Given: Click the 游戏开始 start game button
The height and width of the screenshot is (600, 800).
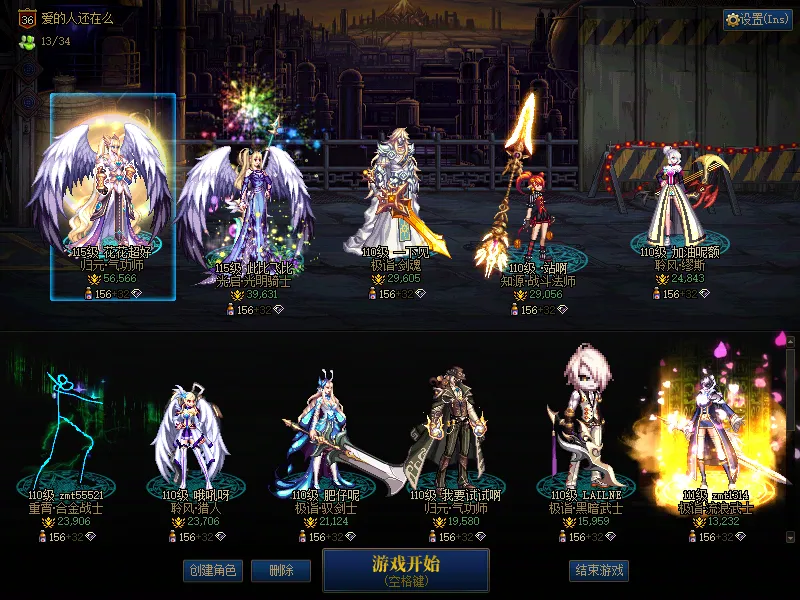Looking at the screenshot, I should [x=405, y=569].
